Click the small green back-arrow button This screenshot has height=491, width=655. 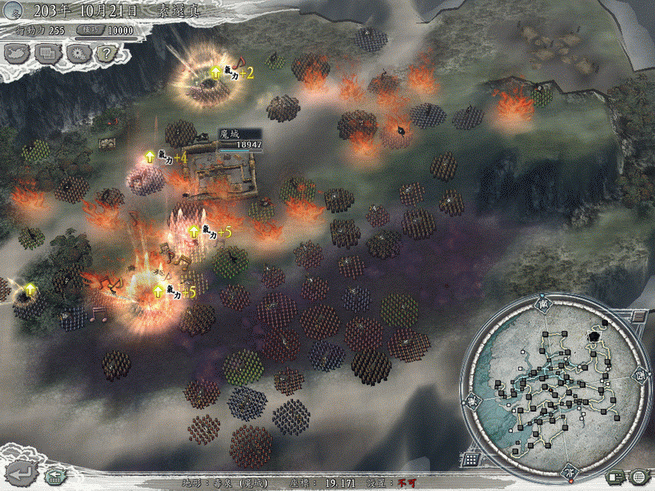[56, 476]
